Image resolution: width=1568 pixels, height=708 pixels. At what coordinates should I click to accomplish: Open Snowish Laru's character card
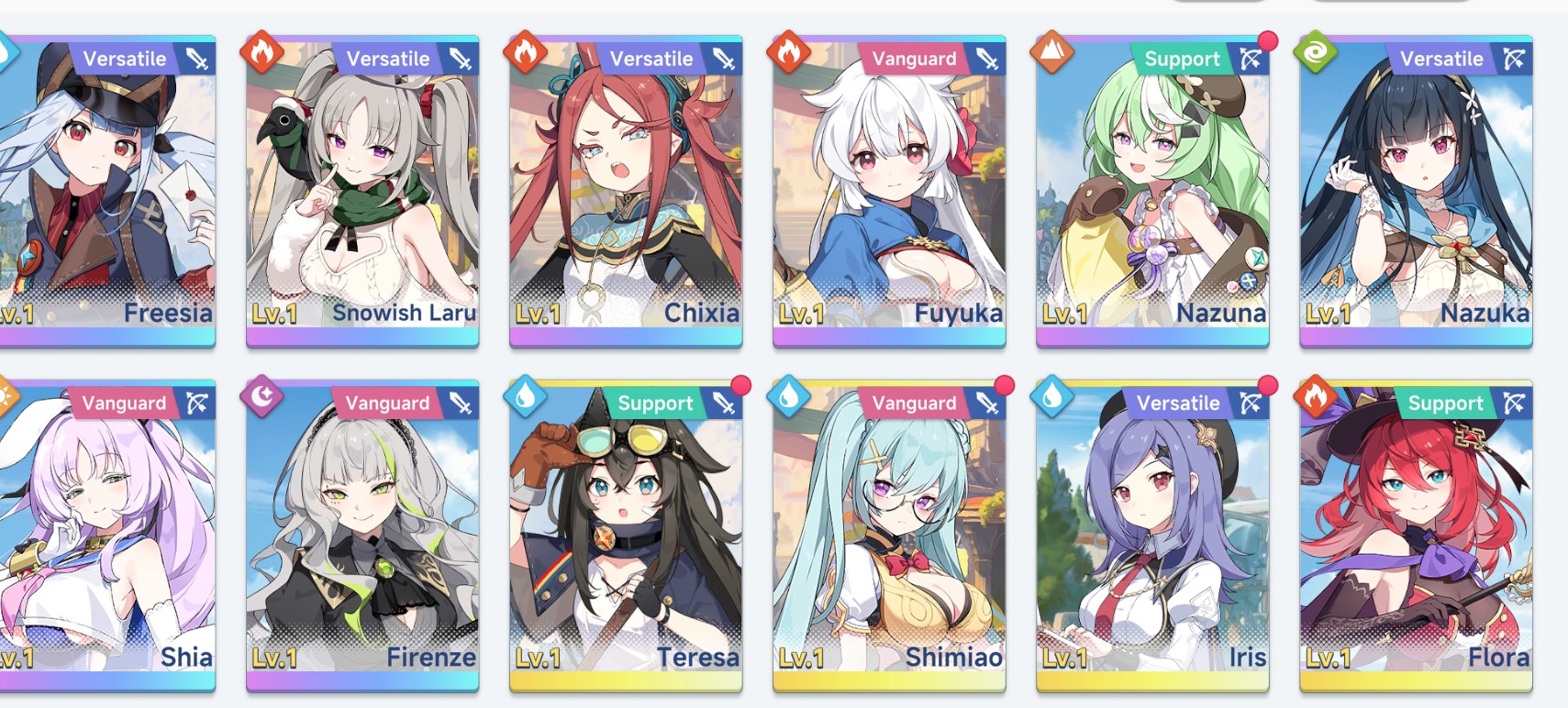point(362,193)
